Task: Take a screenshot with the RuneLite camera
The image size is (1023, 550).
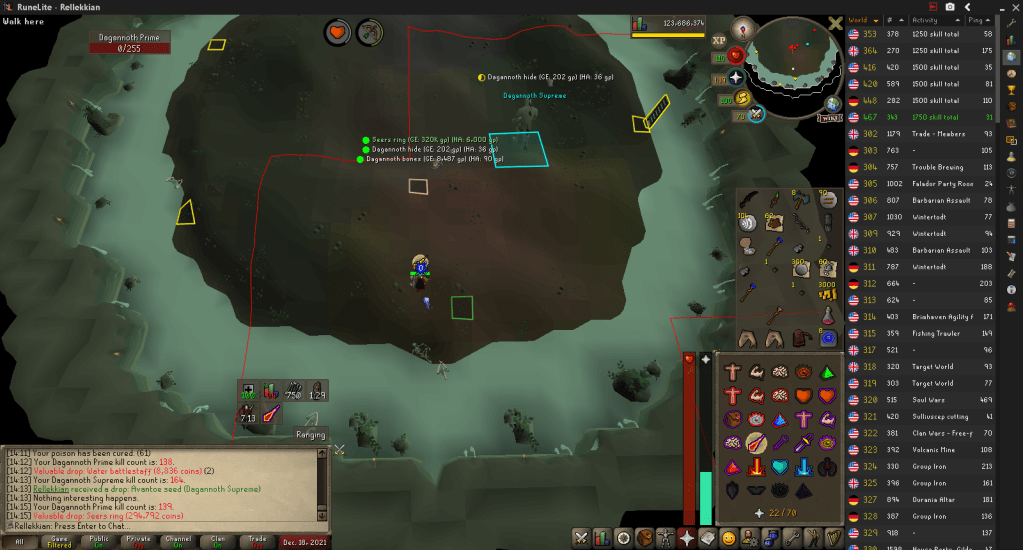Action: click(950, 6)
